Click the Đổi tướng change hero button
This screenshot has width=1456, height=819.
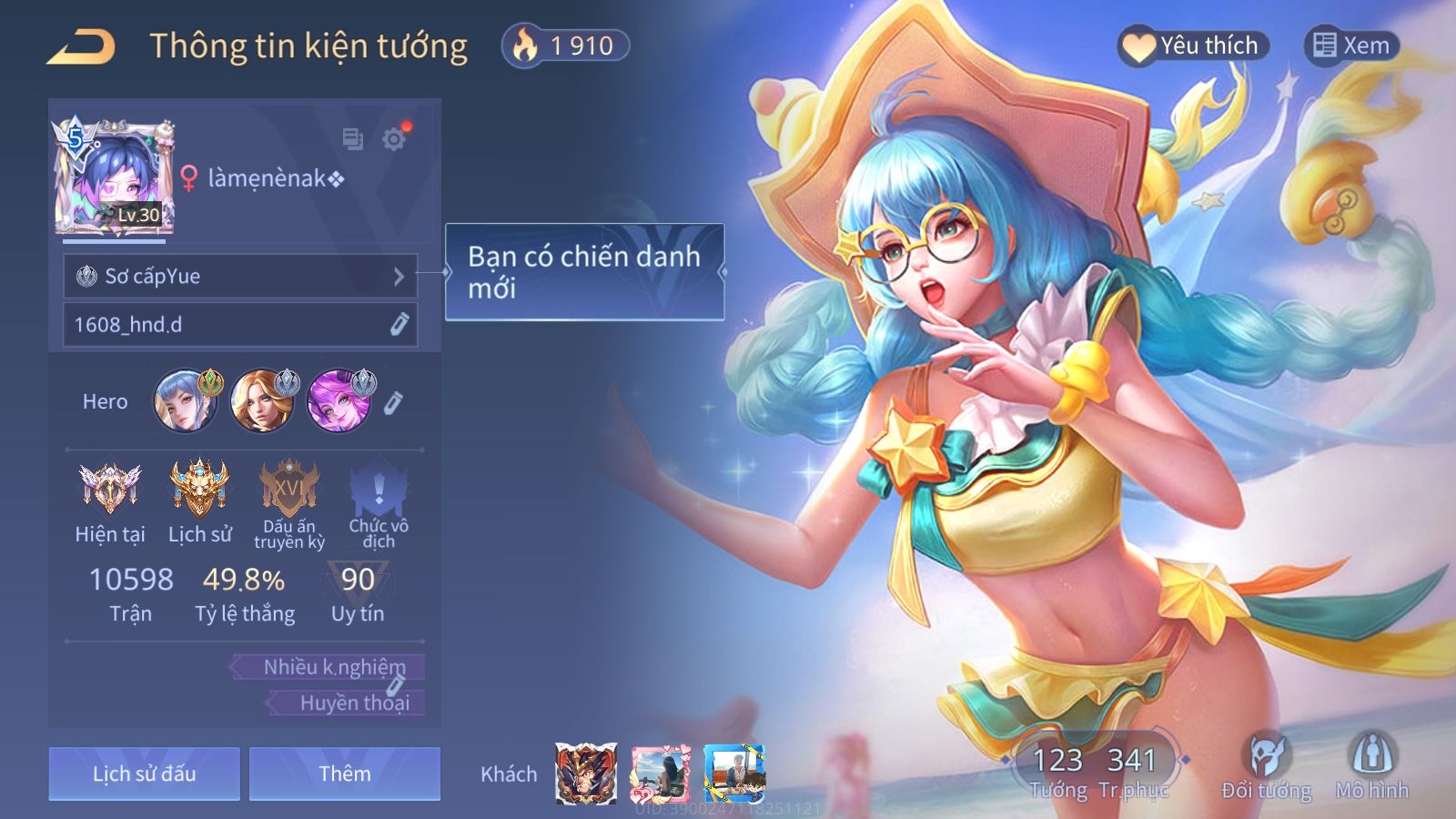point(1266,764)
